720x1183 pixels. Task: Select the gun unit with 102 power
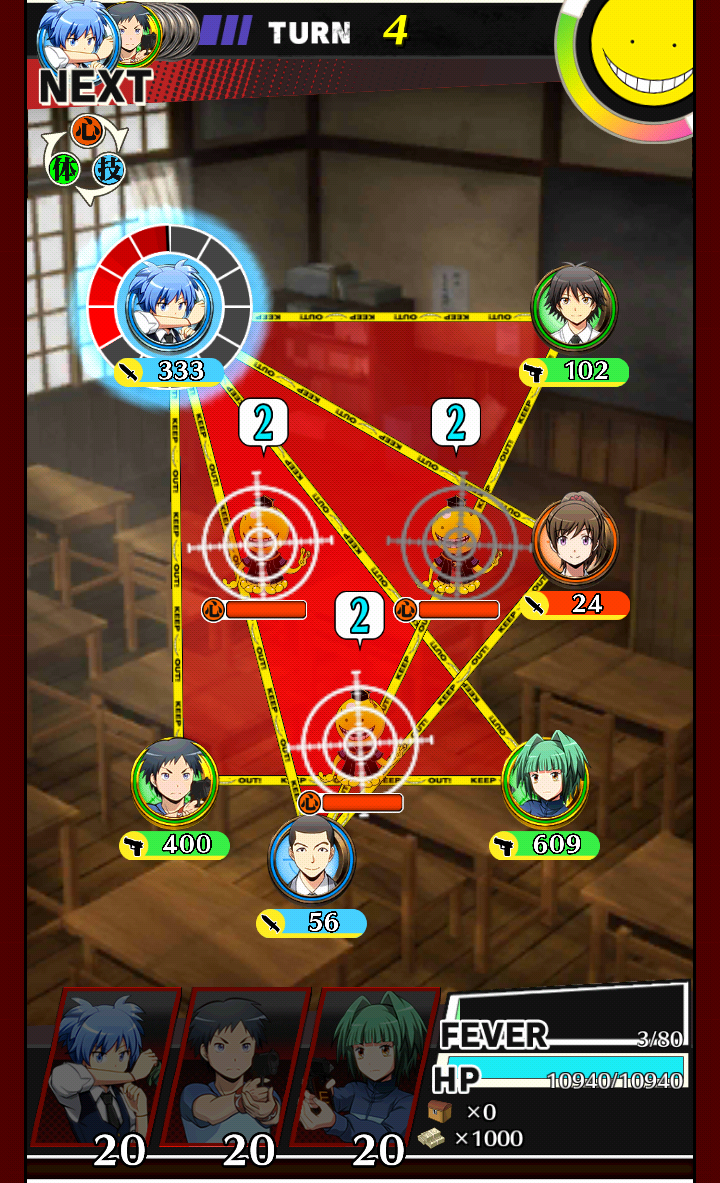(574, 306)
